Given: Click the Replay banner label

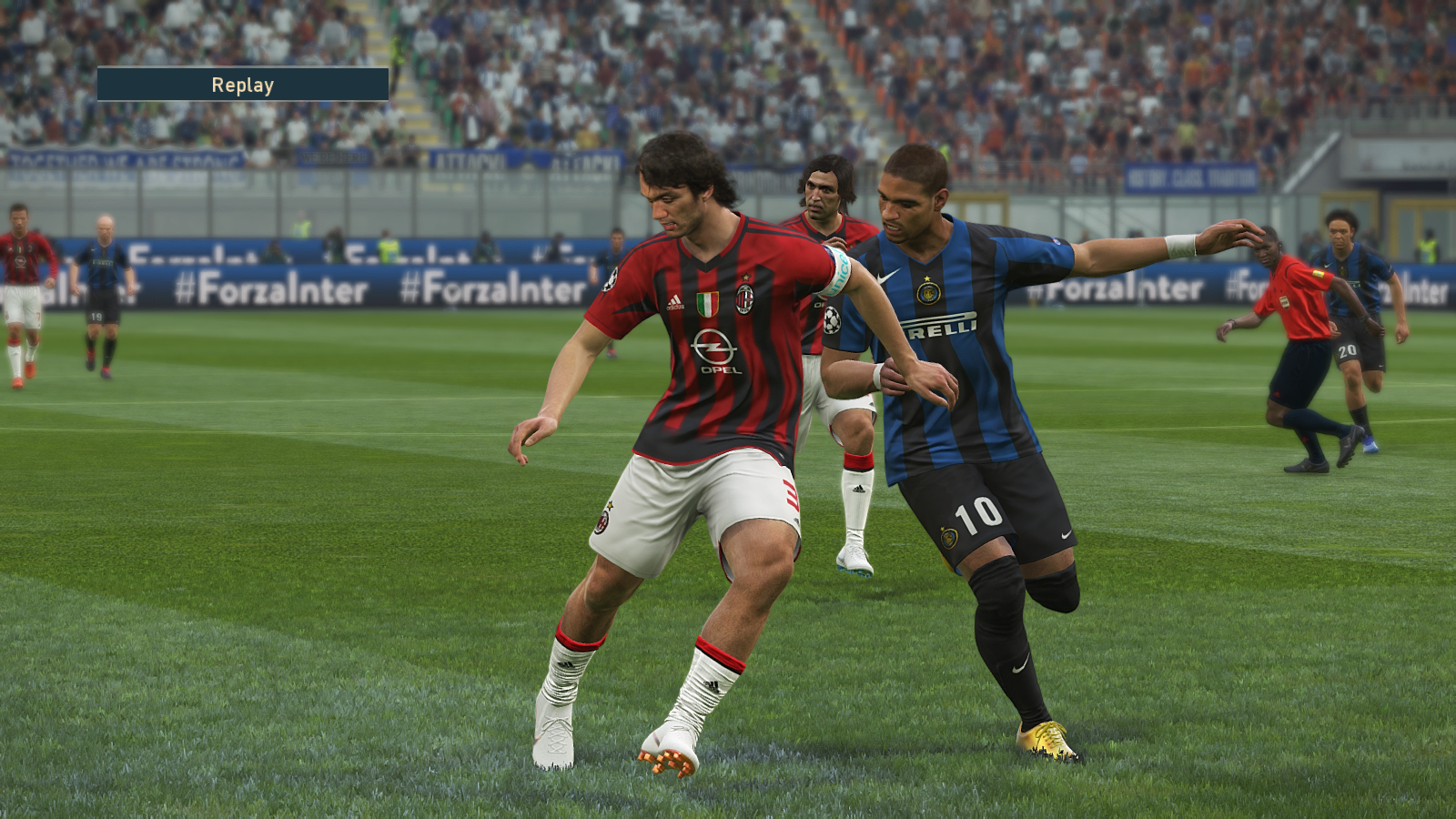Looking at the screenshot, I should (x=243, y=85).
